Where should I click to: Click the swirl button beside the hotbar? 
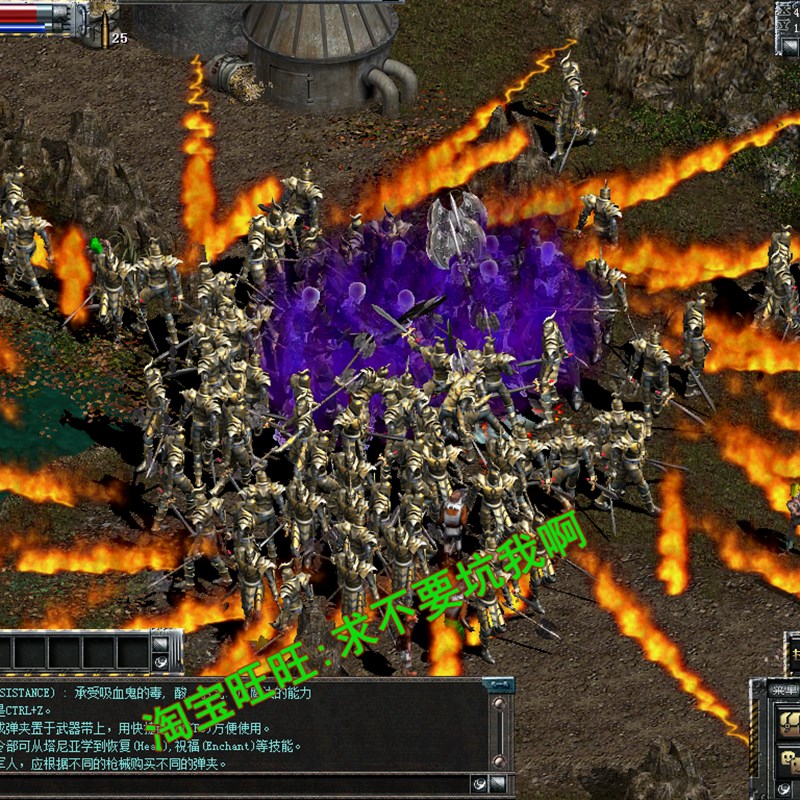coord(160,661)
